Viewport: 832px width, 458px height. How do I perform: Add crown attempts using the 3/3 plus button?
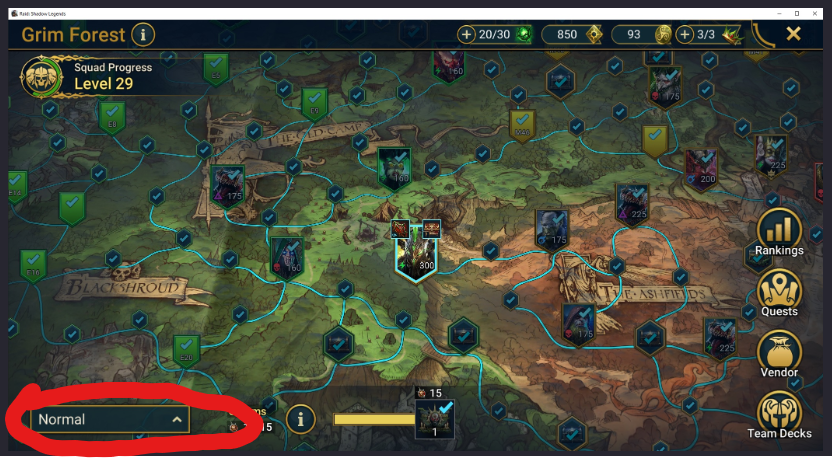[x=685, y=34]
